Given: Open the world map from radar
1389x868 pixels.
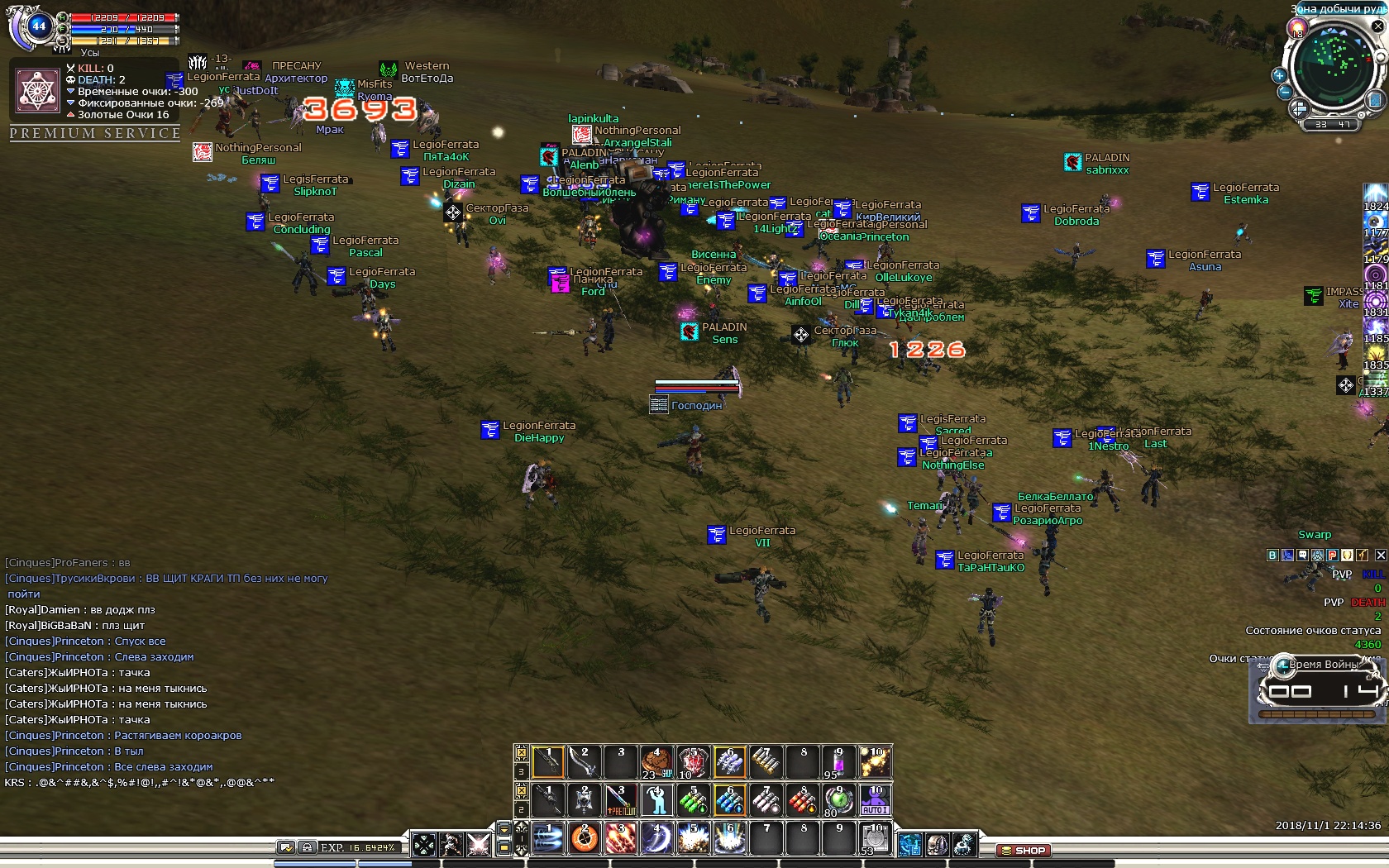Looking at the screenshot, I should pos(1376,100).
